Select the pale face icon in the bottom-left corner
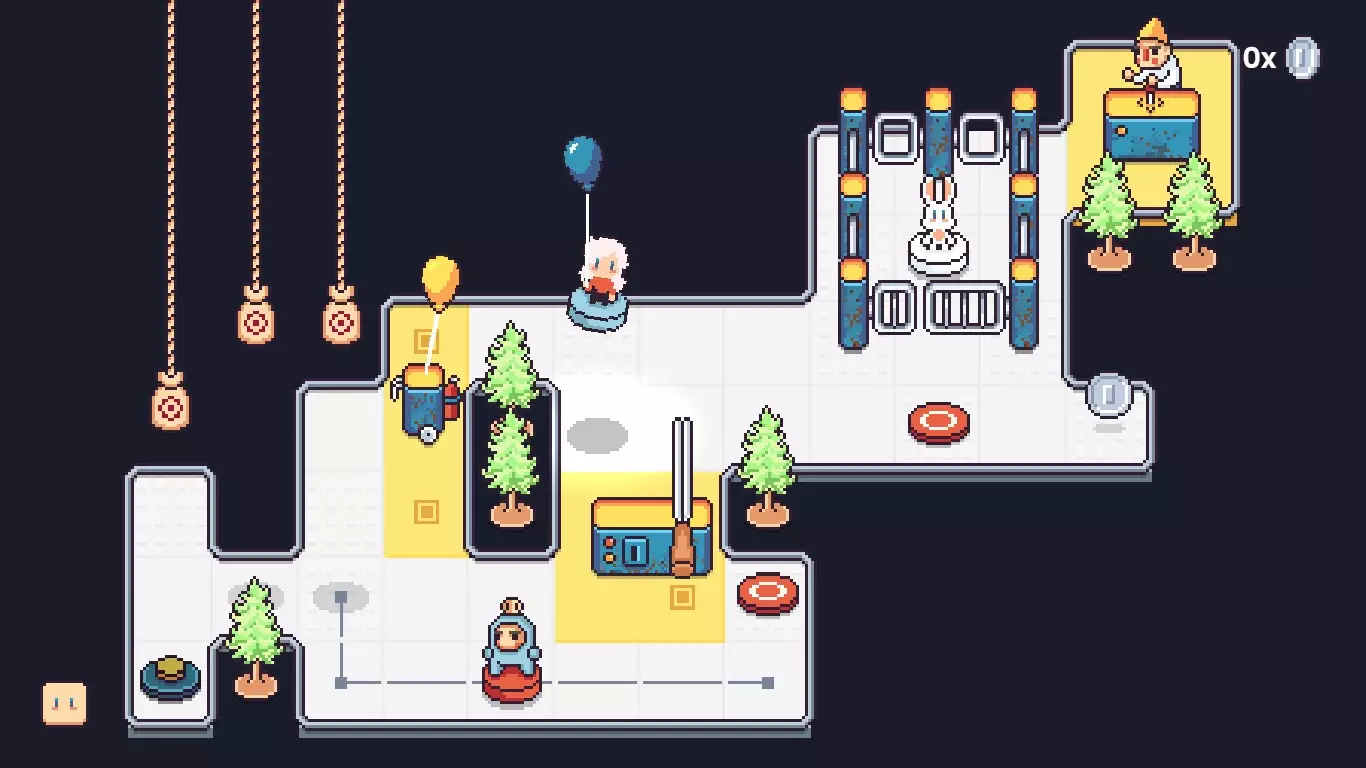 62,703
